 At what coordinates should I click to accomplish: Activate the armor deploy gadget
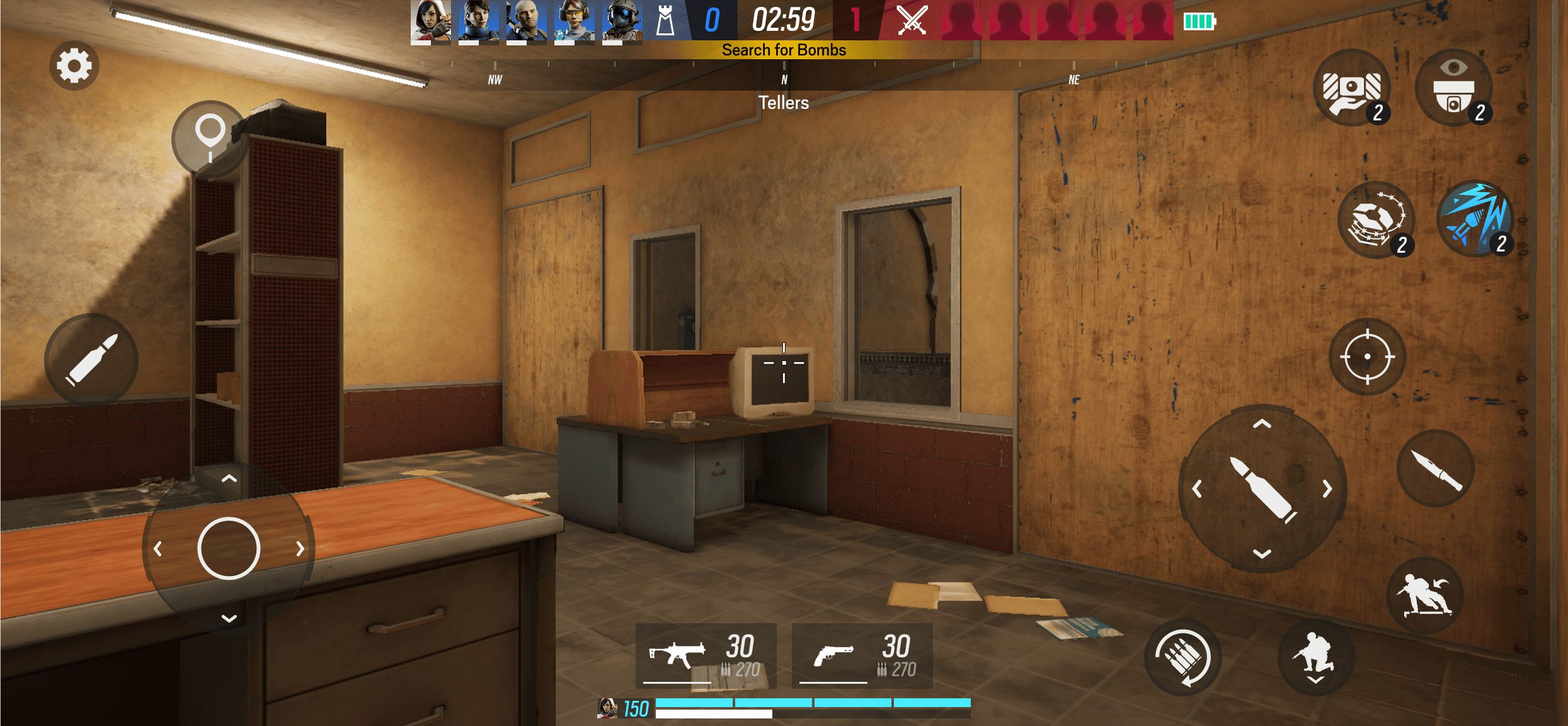(x=1353, y=91)
